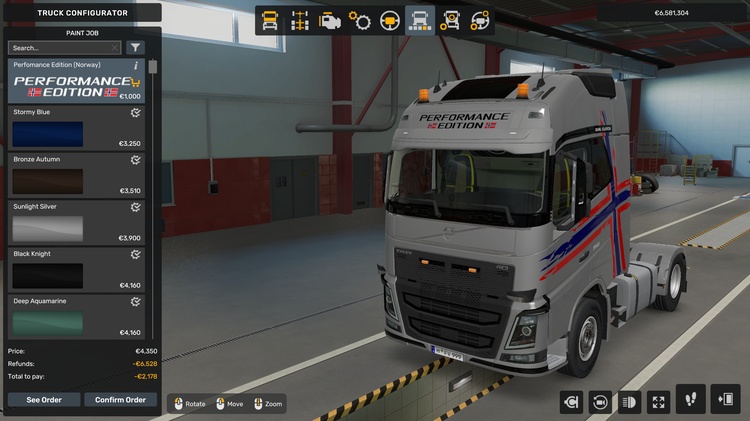Open the chassis configuration tab
This screenshot has height=421, width=750.
coord(299,20)
